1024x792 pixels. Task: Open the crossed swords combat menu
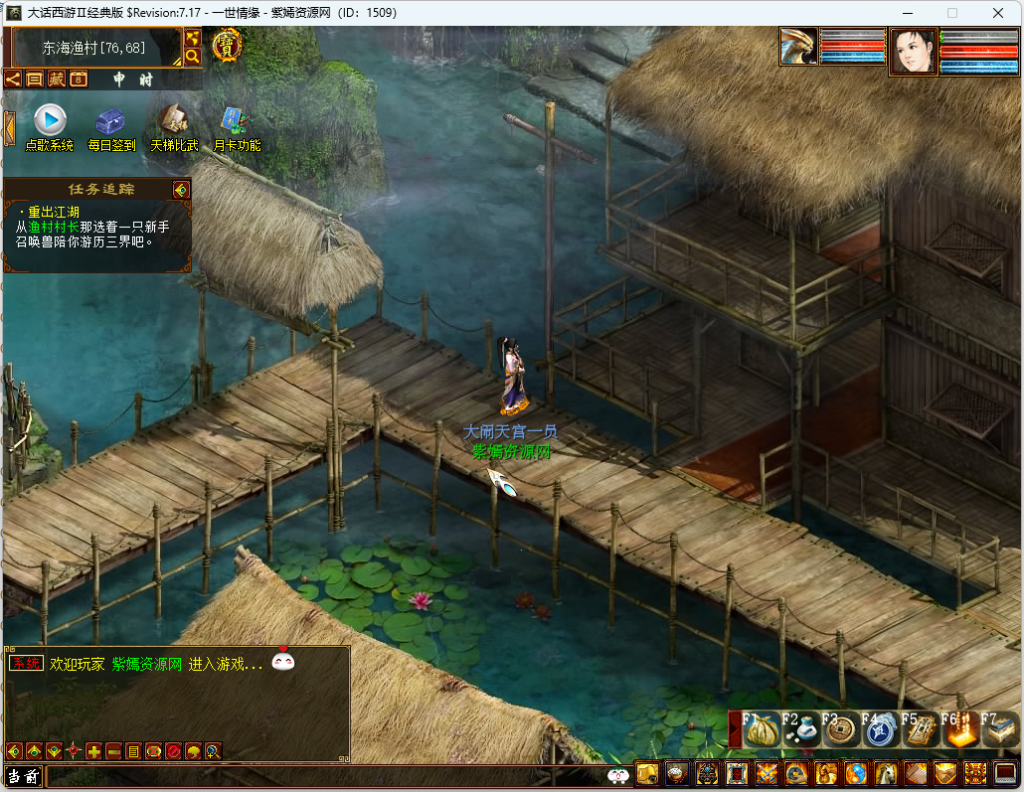click(x=768, y=774)
